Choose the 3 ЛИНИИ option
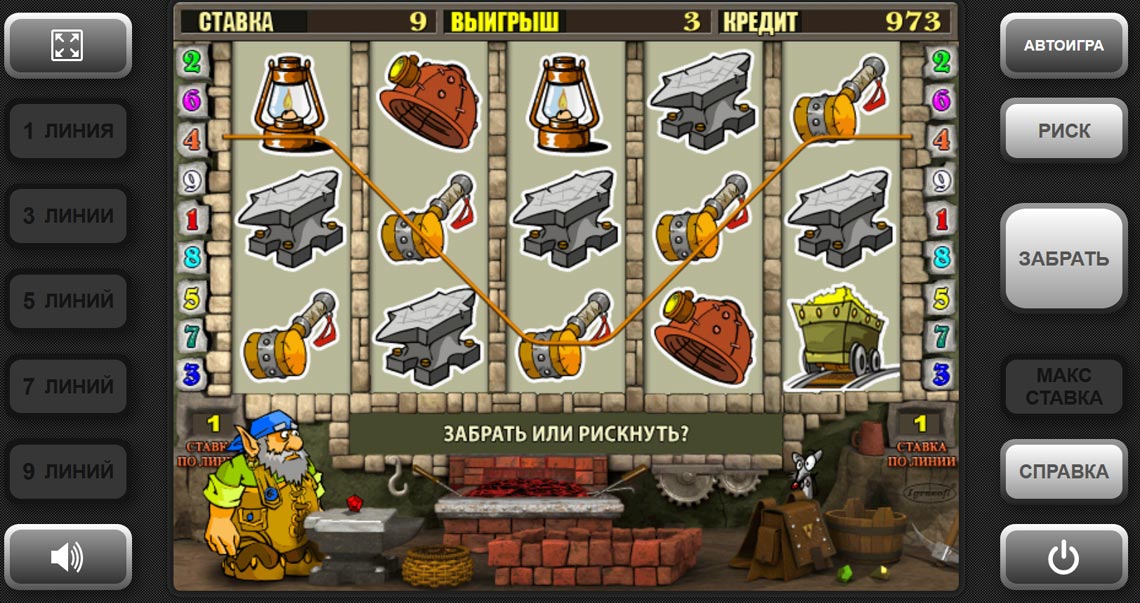The width and height of the screenshot is (1140, 603). (x=68, y=216)
